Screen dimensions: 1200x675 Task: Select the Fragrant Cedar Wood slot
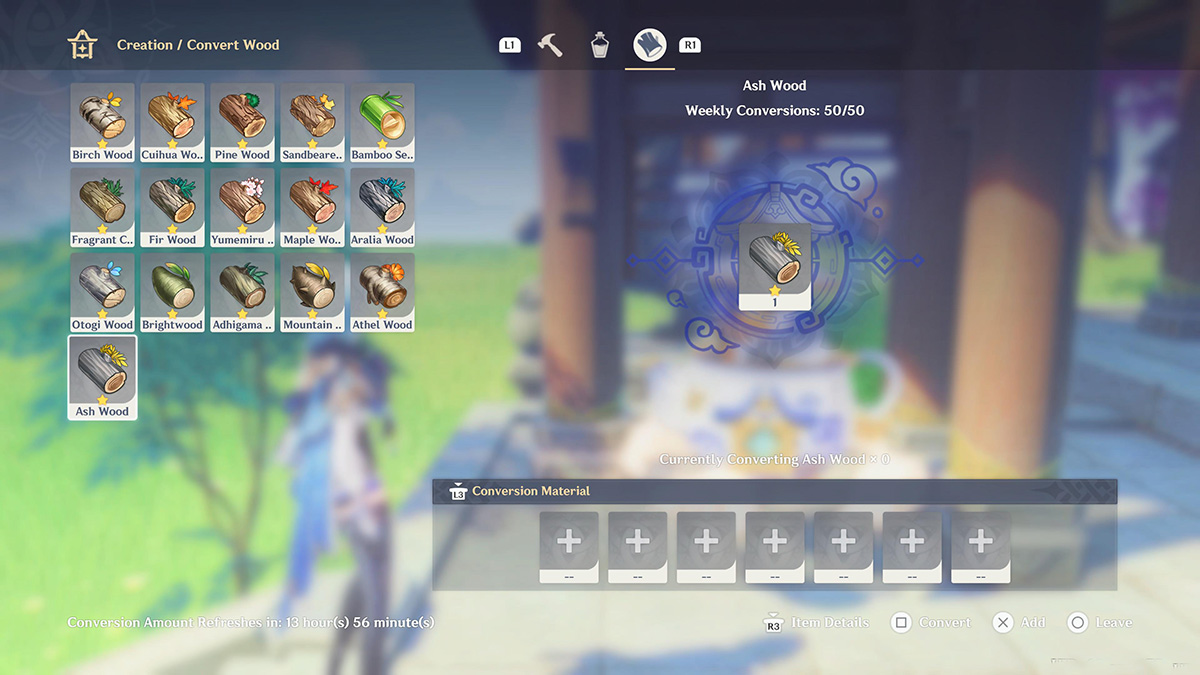coord(102,207)
